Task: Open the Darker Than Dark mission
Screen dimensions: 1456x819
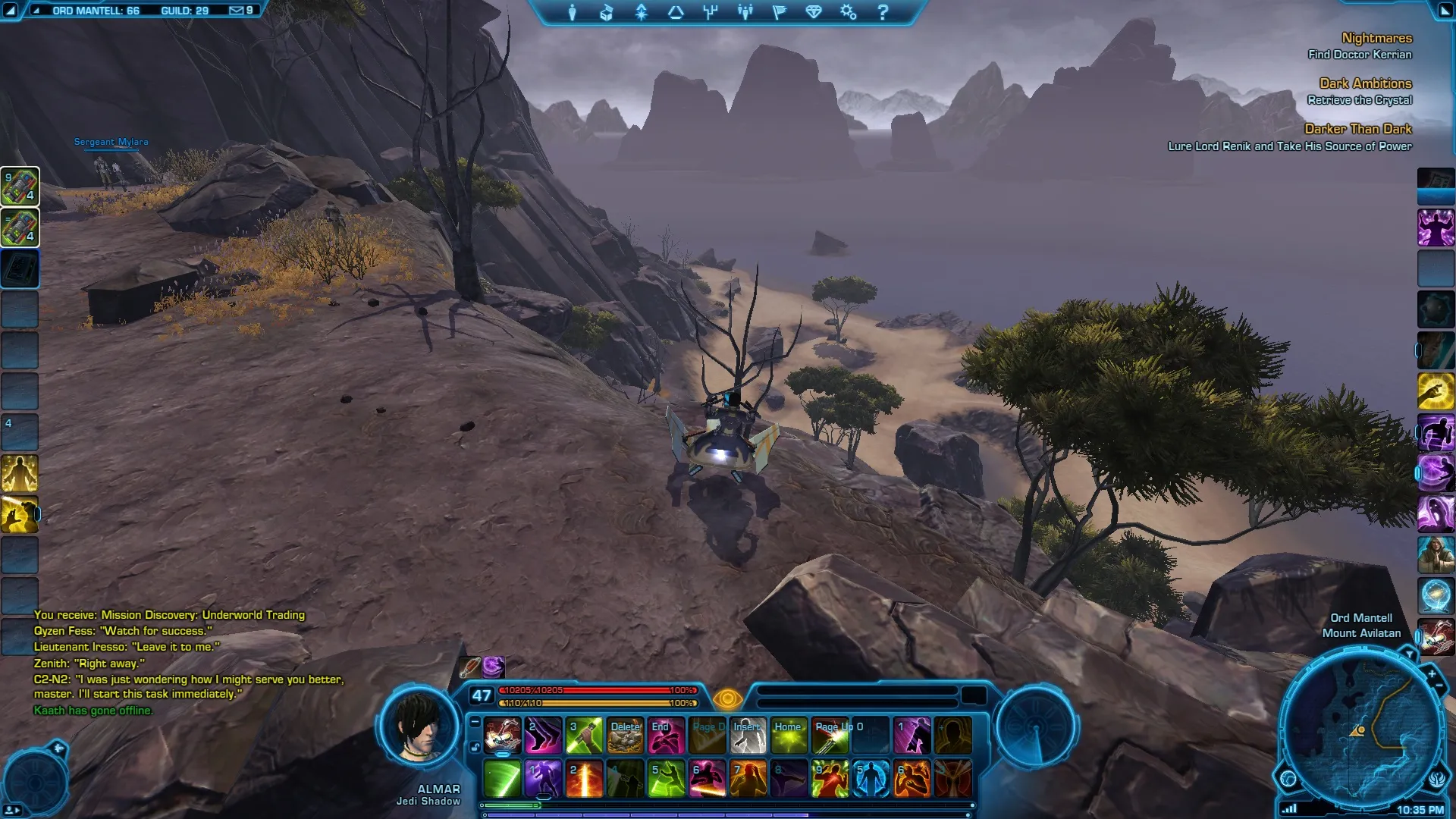Action: click(1357, 129)
